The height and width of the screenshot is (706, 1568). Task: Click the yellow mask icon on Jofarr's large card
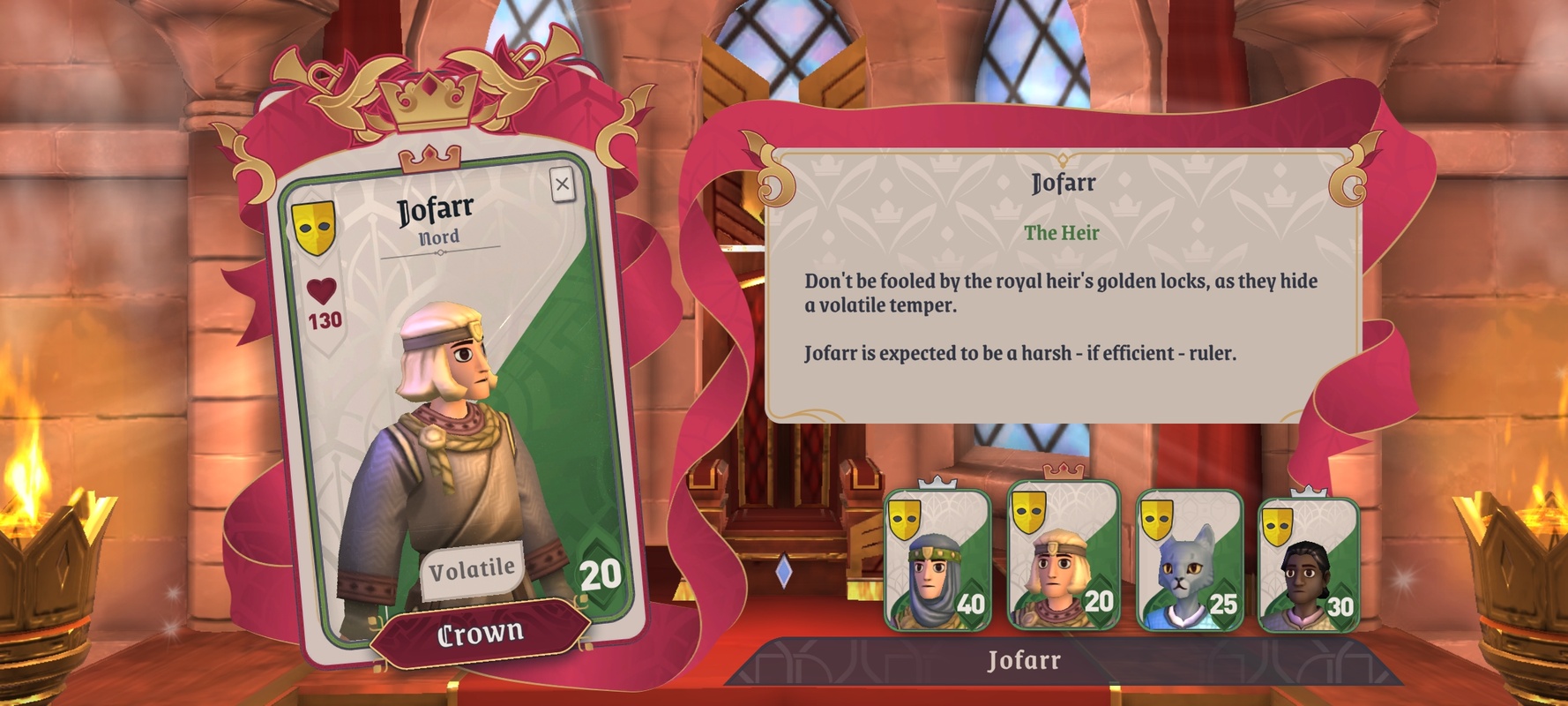313,227
